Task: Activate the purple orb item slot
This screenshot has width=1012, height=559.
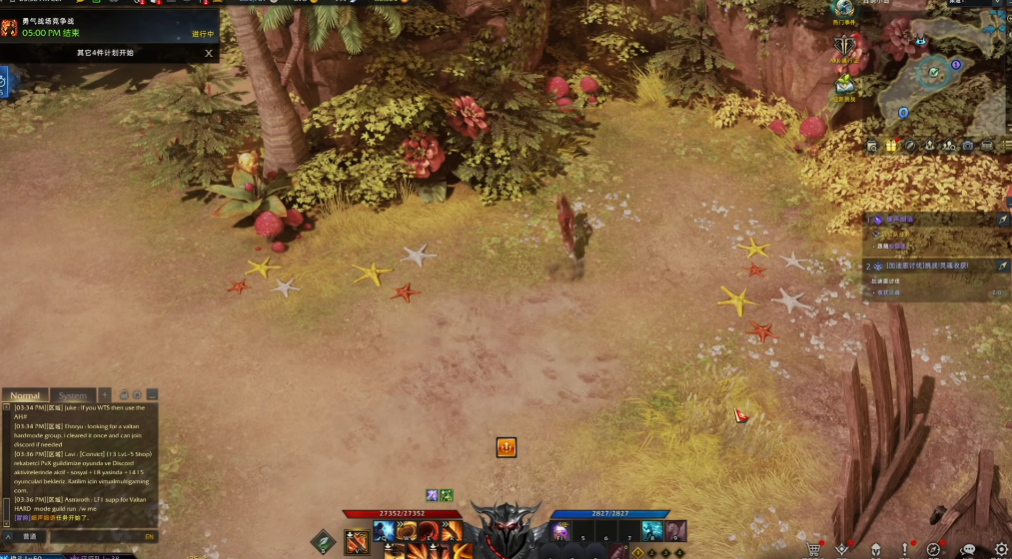Action: click(561, 531)
